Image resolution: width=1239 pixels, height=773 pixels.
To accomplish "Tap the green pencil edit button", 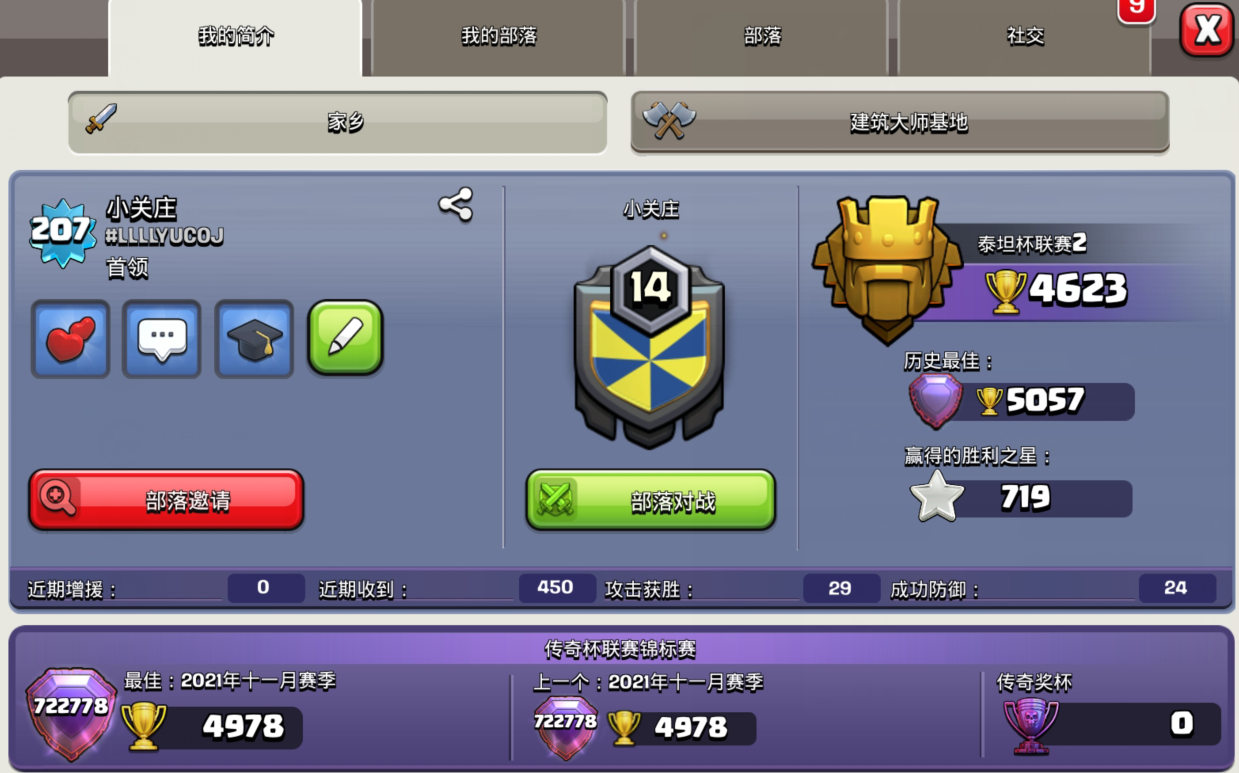I will [345, 339].
